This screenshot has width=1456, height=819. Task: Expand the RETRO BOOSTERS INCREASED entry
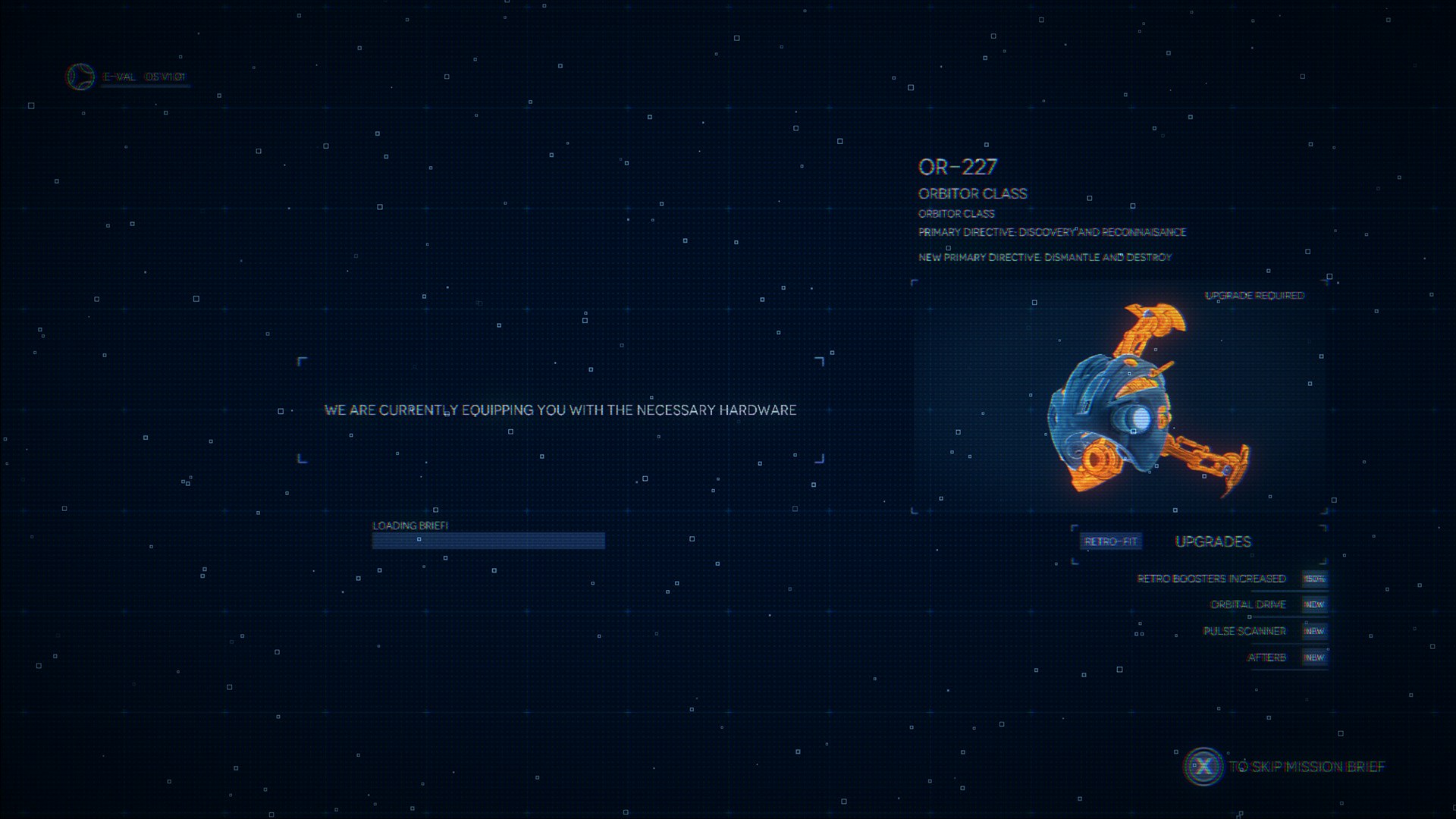pyautogui.click(x=1207, y=578)
